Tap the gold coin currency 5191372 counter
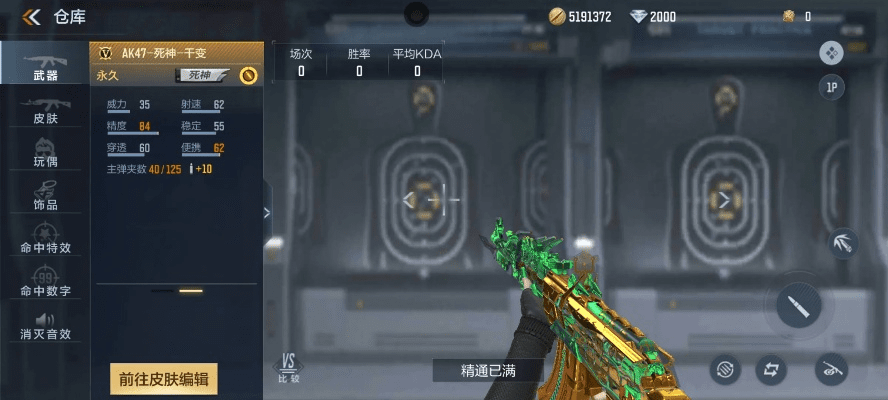 coord(581,16)
